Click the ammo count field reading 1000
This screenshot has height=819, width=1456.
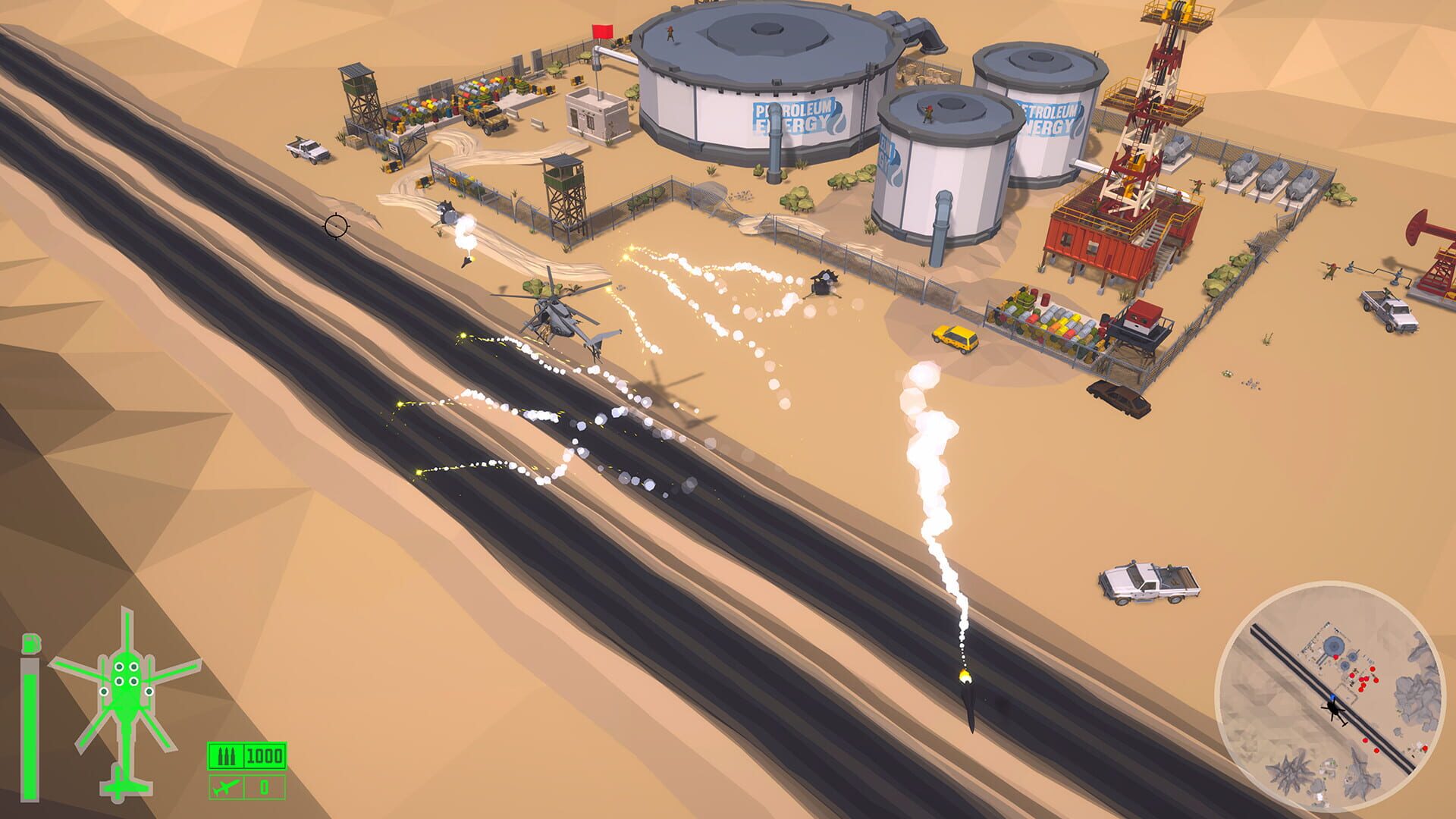click(x=263, y=755)
